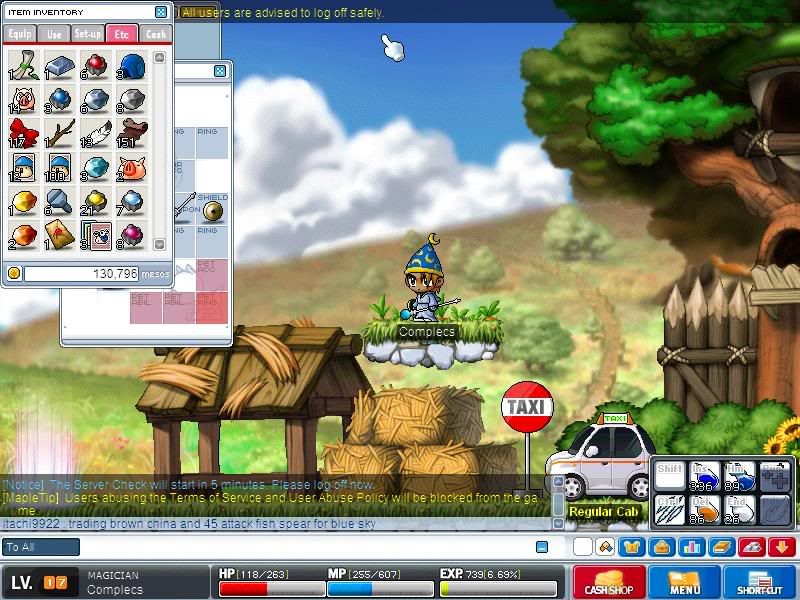Image resolution: width=800 pixels, height=600 pixels.
Task: Close the Item Inventory window
Action: pyautogui.click(x=161, y=12)
